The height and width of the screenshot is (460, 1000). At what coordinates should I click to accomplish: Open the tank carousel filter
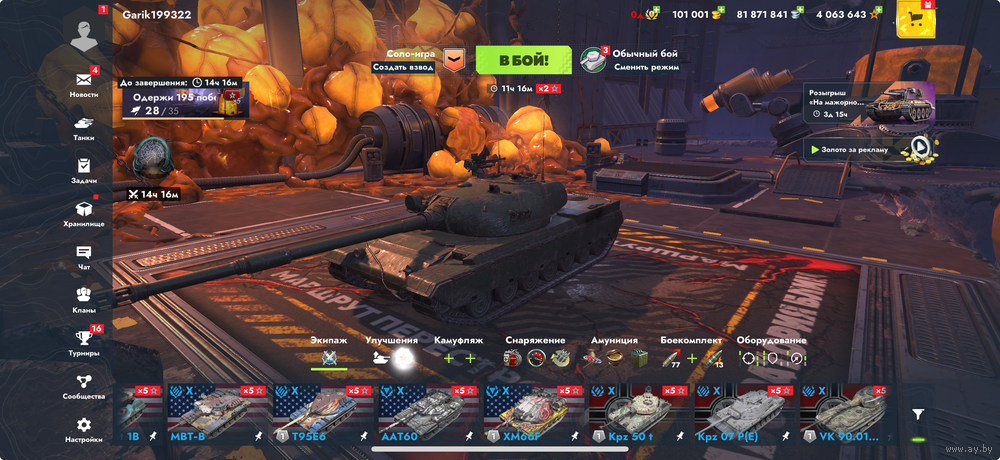(918, 414)
